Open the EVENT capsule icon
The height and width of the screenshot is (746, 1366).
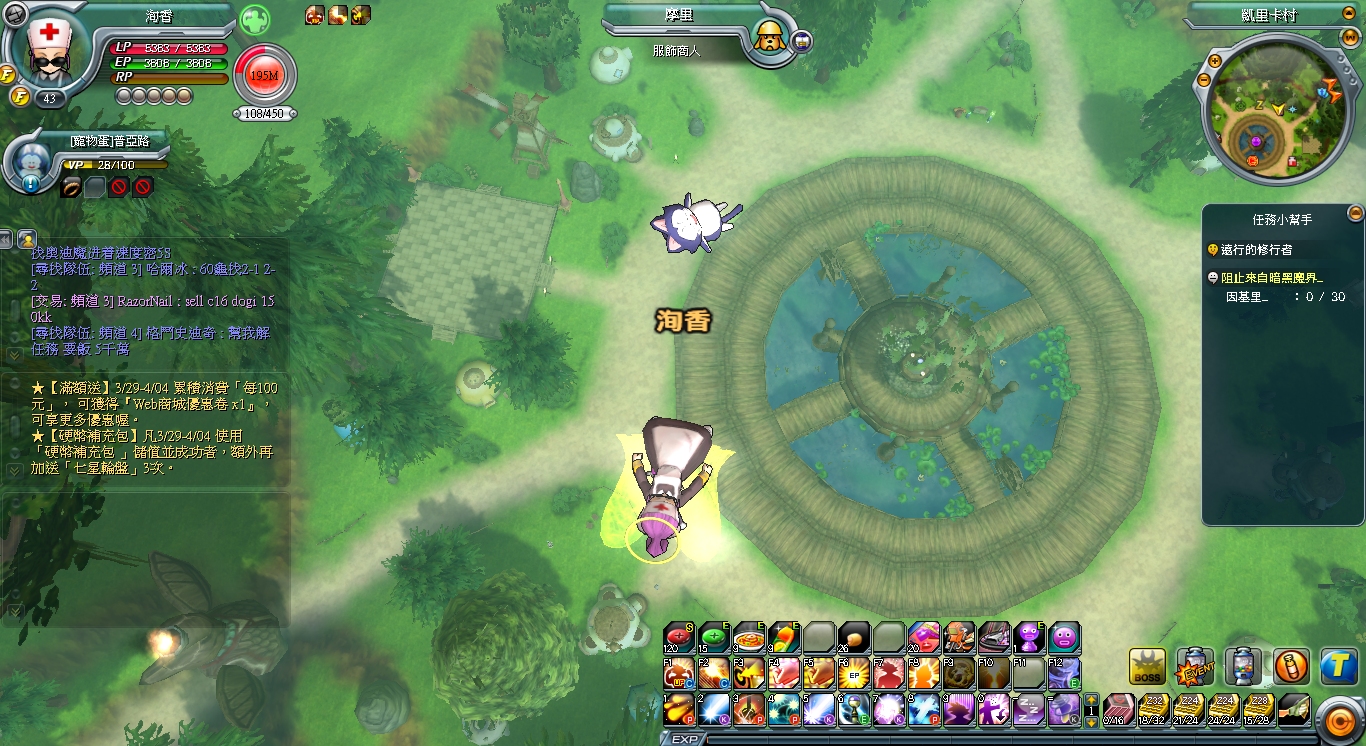1195,667
